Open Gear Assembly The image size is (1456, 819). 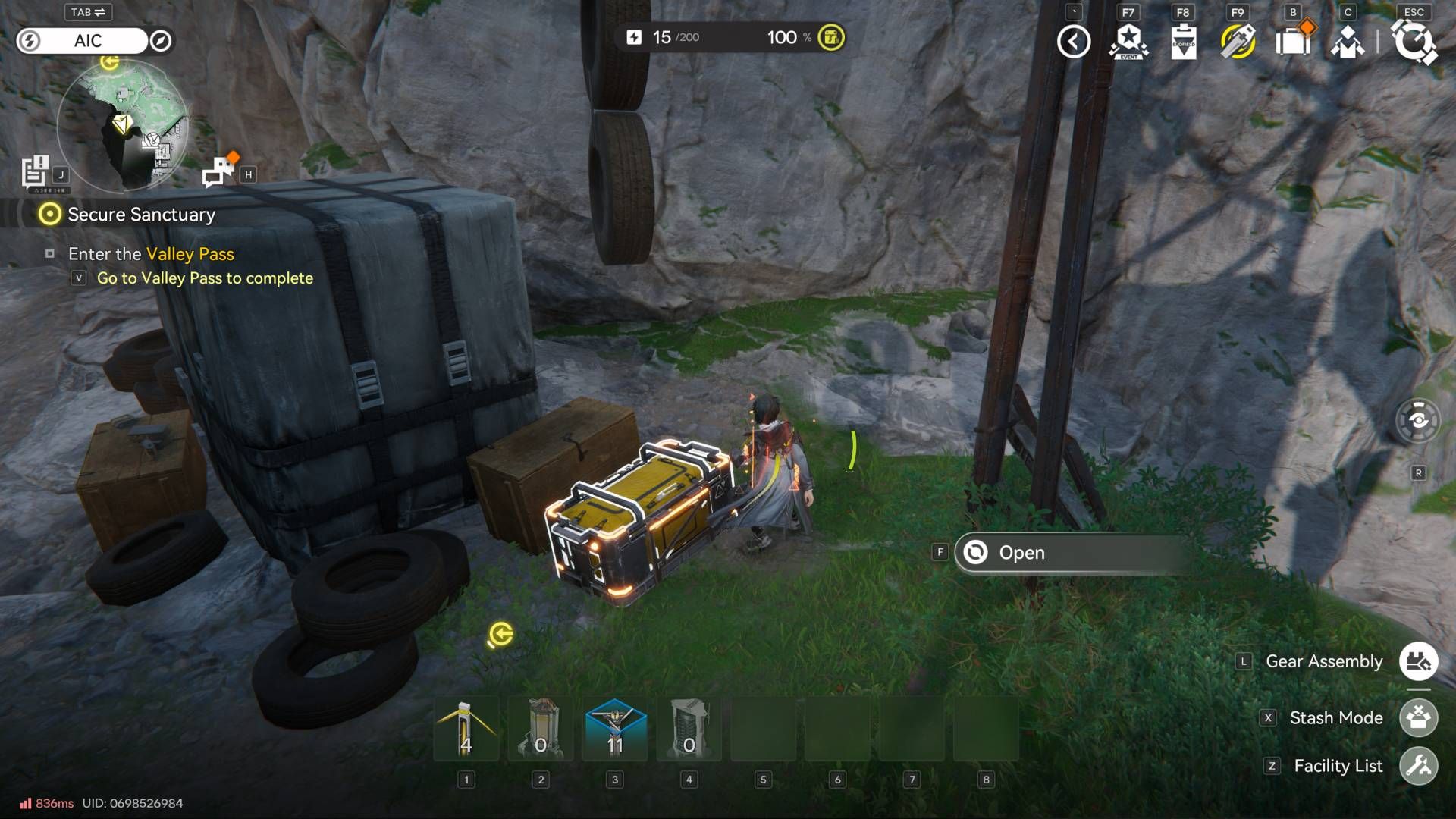[x=1418, y=661]
